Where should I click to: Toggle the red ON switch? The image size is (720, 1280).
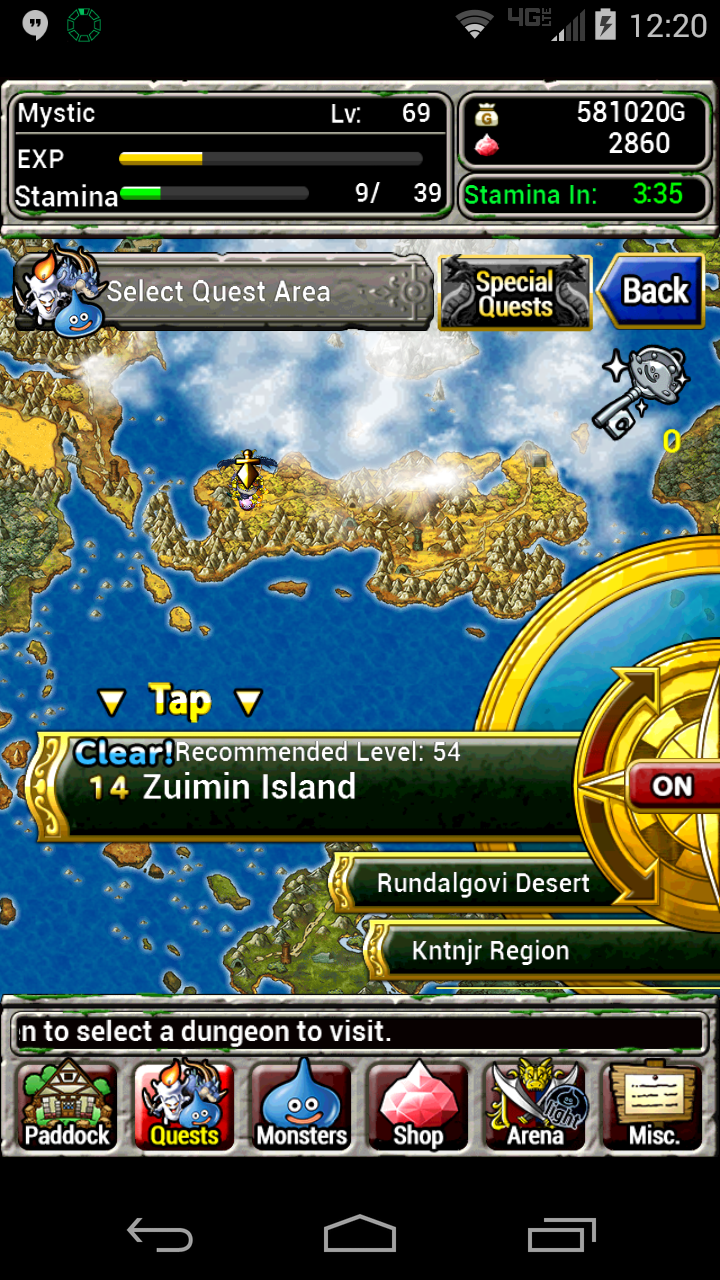click(x=672, y=786)
